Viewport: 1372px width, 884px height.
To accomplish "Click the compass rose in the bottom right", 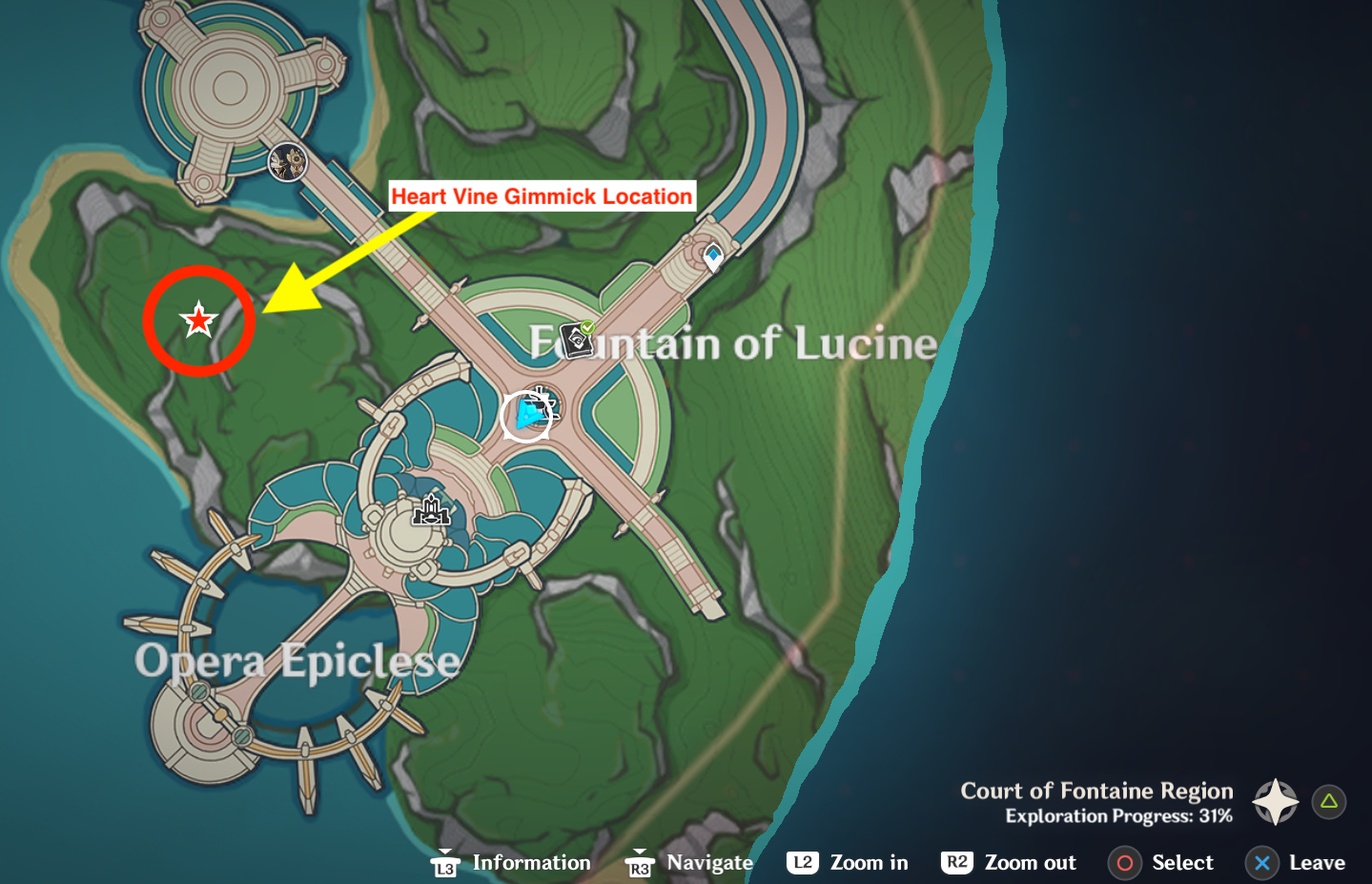I will pyautogui.click(x=1274, y=802).
